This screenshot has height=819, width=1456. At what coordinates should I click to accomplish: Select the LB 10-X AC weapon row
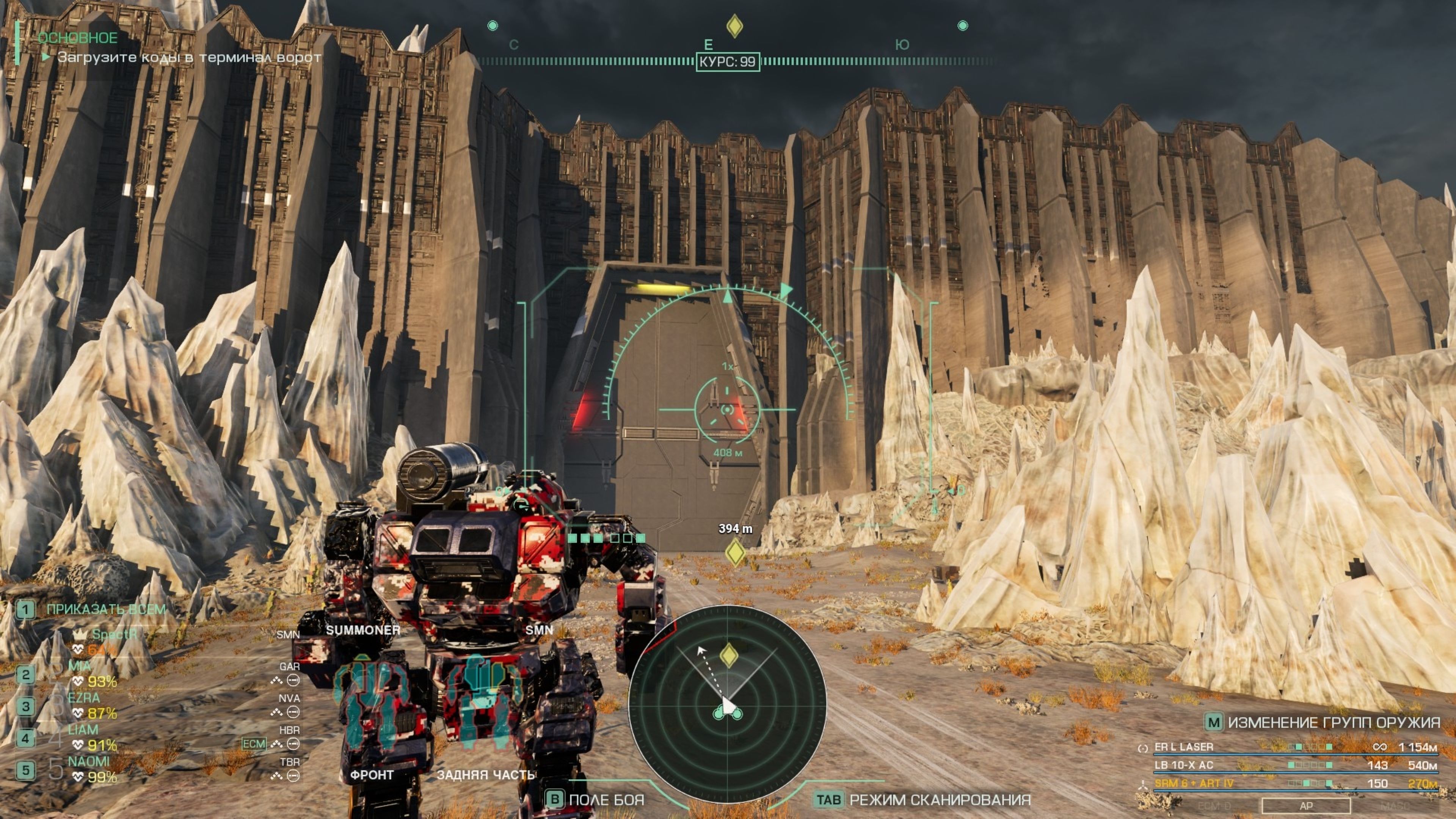coord(1183,765)
